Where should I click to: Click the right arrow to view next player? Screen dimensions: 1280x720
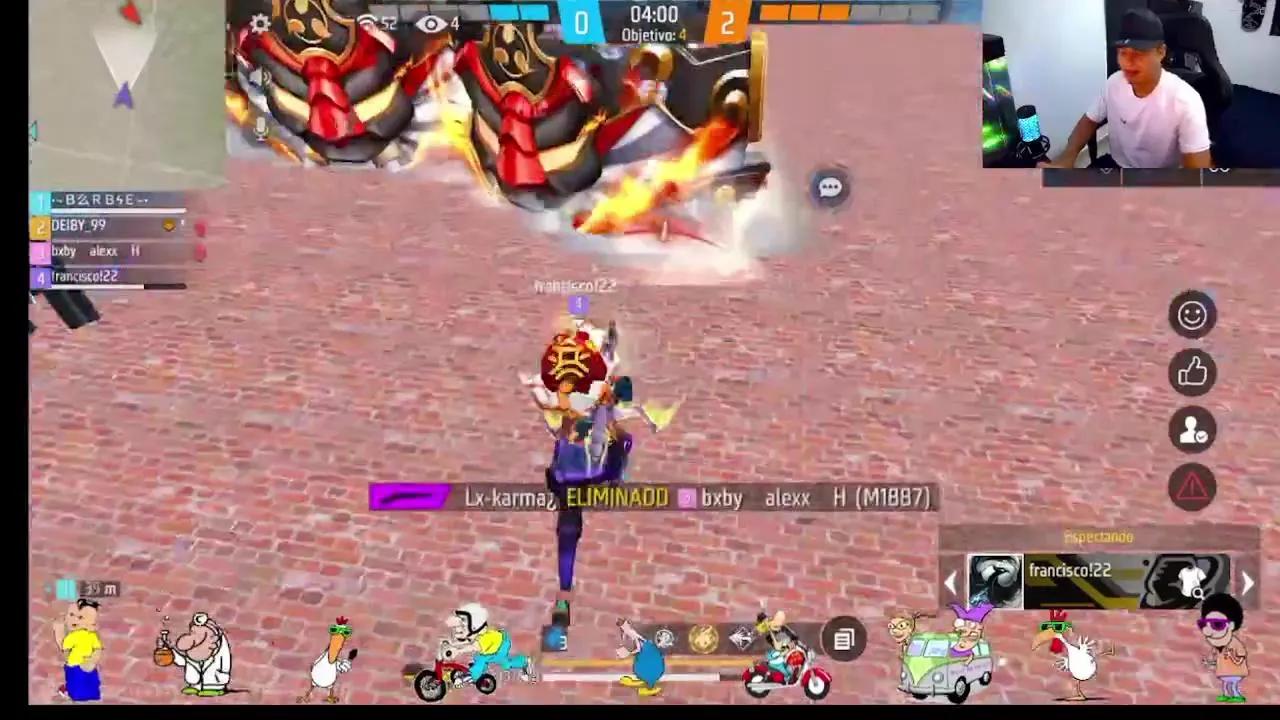tap(1248, 582)
